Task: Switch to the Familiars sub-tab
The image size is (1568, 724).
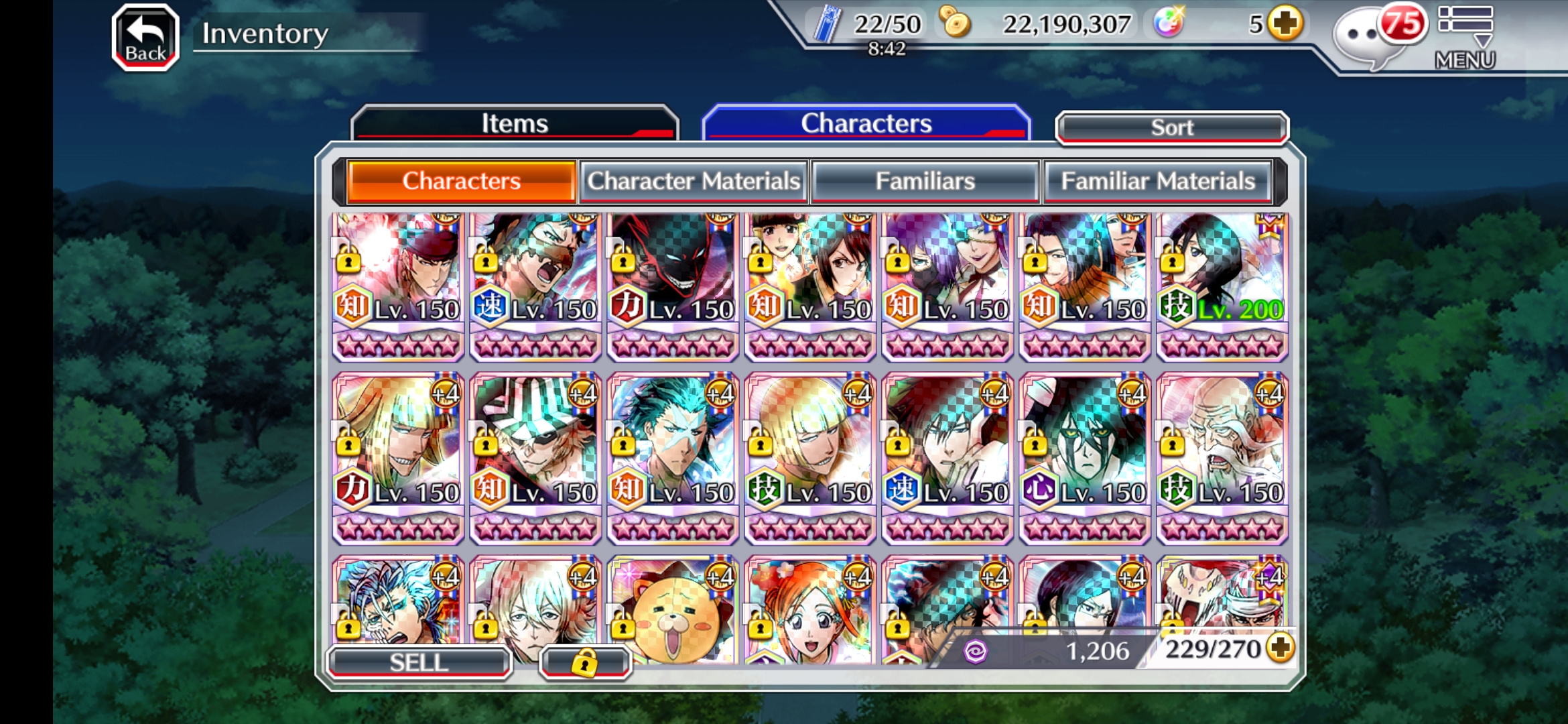Action: [x=925, y=181]
